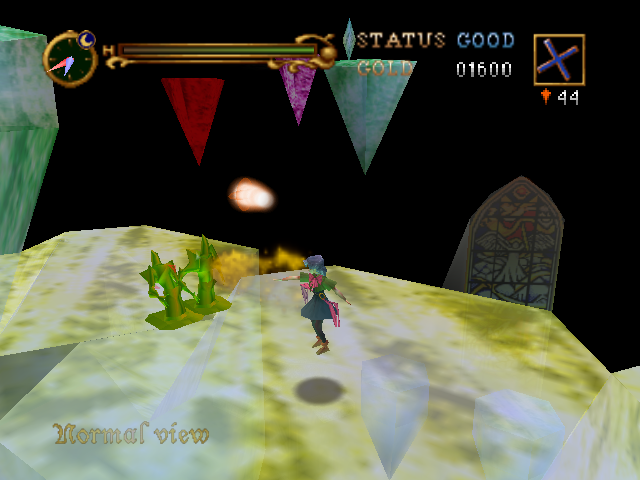
Task: Select the cross sub-weapon icon
Action: coord(558,60)
